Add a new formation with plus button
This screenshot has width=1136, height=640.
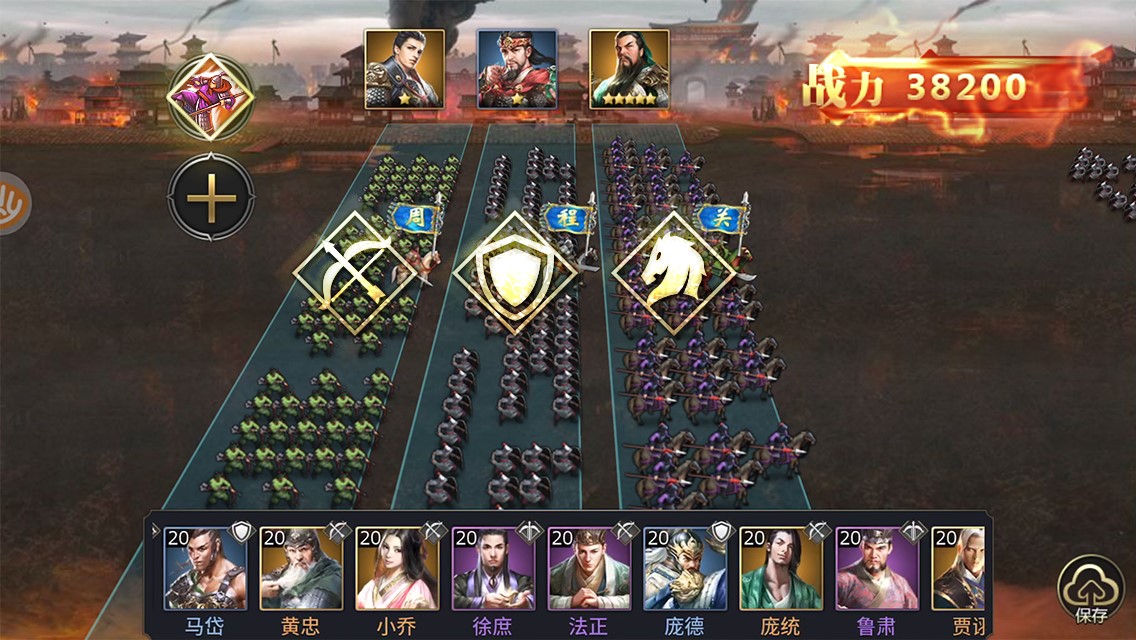click(210, 198)
